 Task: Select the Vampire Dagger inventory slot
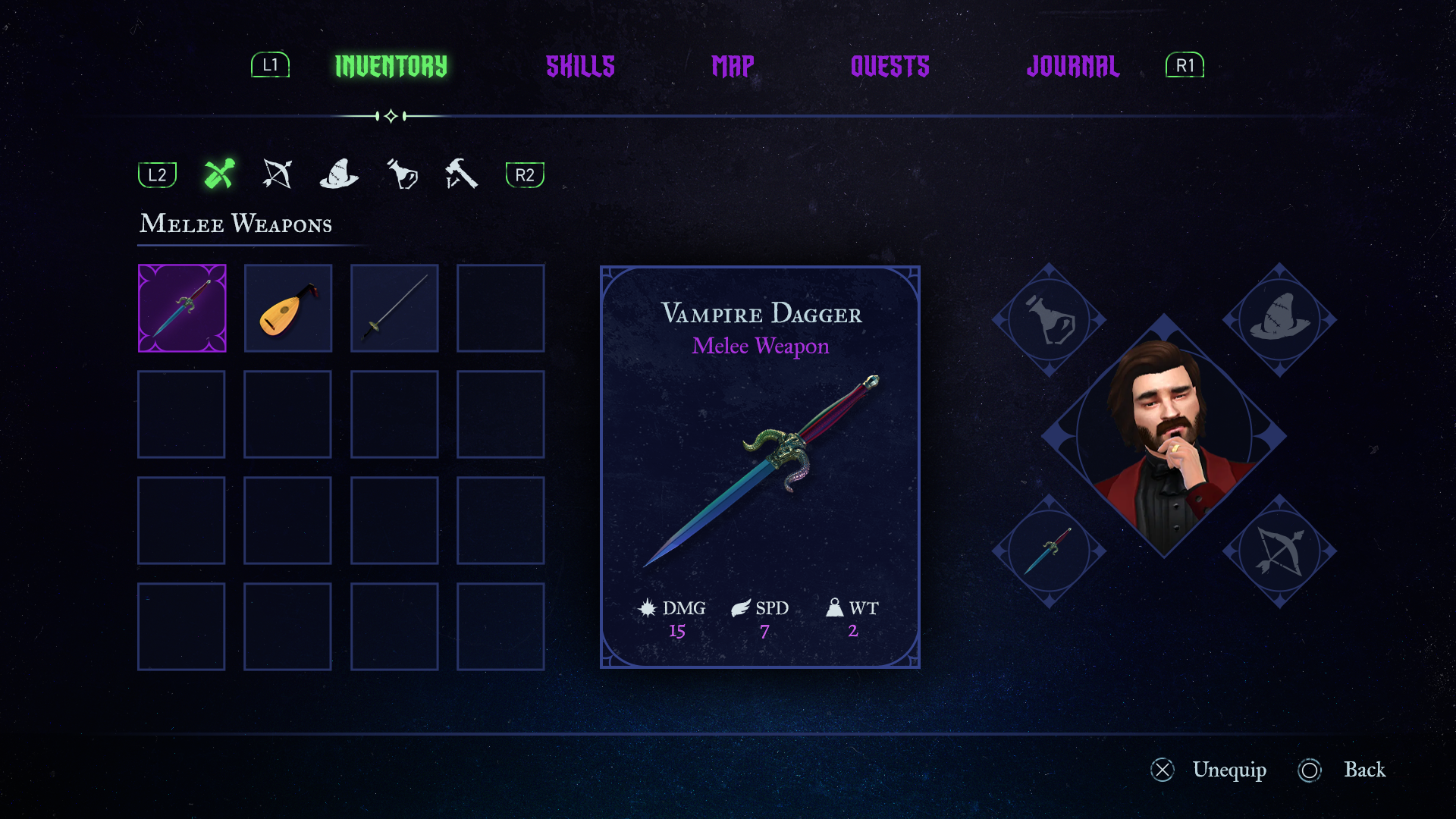(x=182, y=308)
